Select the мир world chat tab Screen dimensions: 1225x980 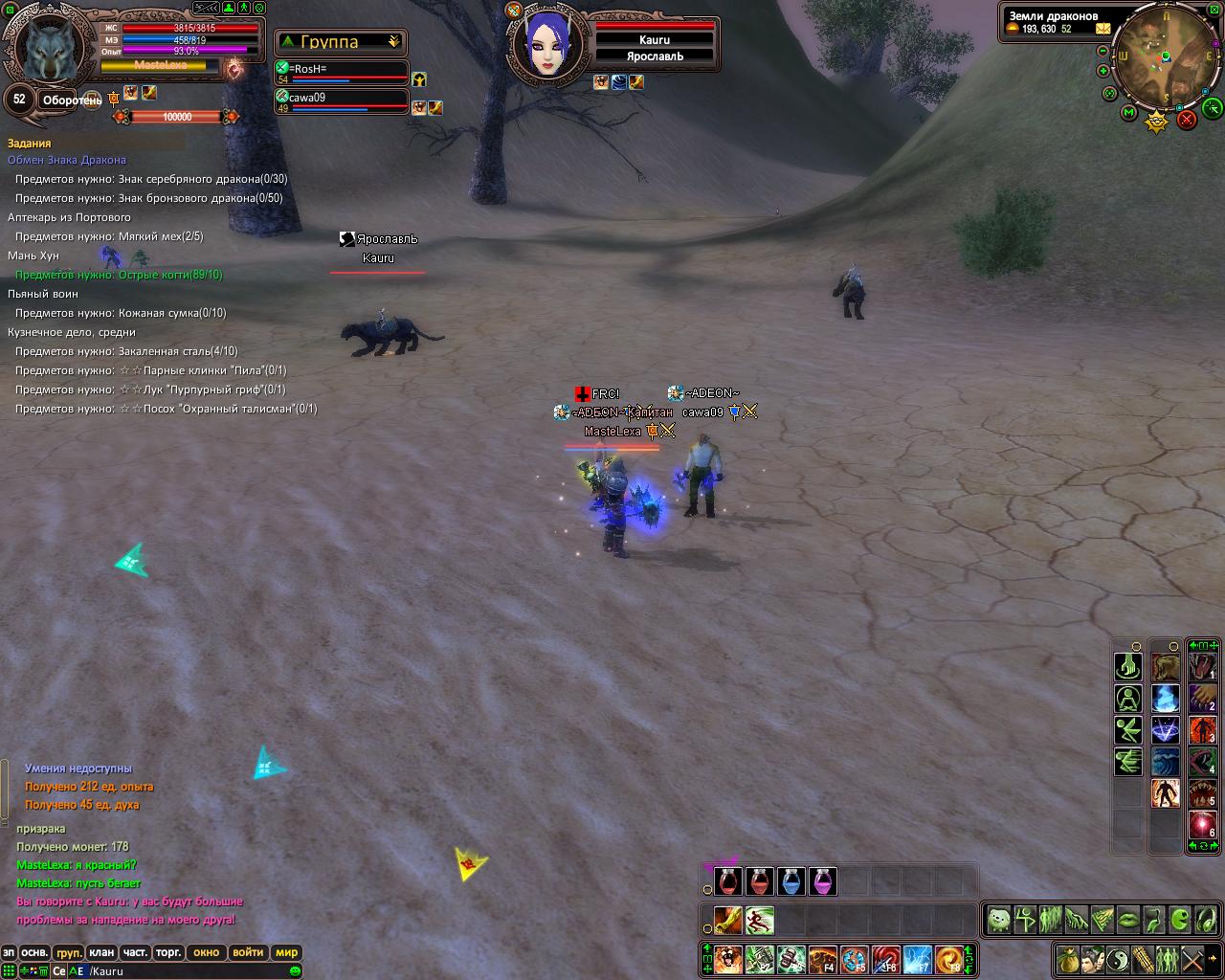[x=287, y=952]
